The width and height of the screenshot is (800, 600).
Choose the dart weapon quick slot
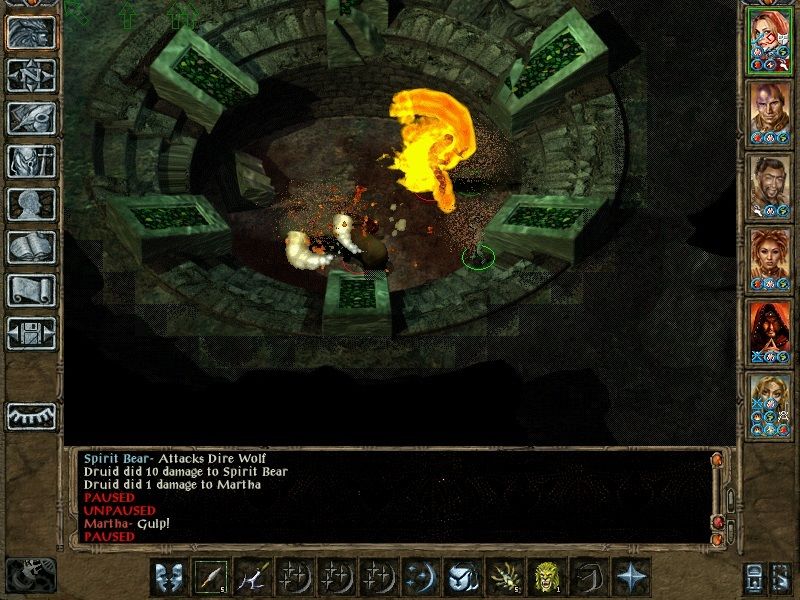(x=209, y=578)
